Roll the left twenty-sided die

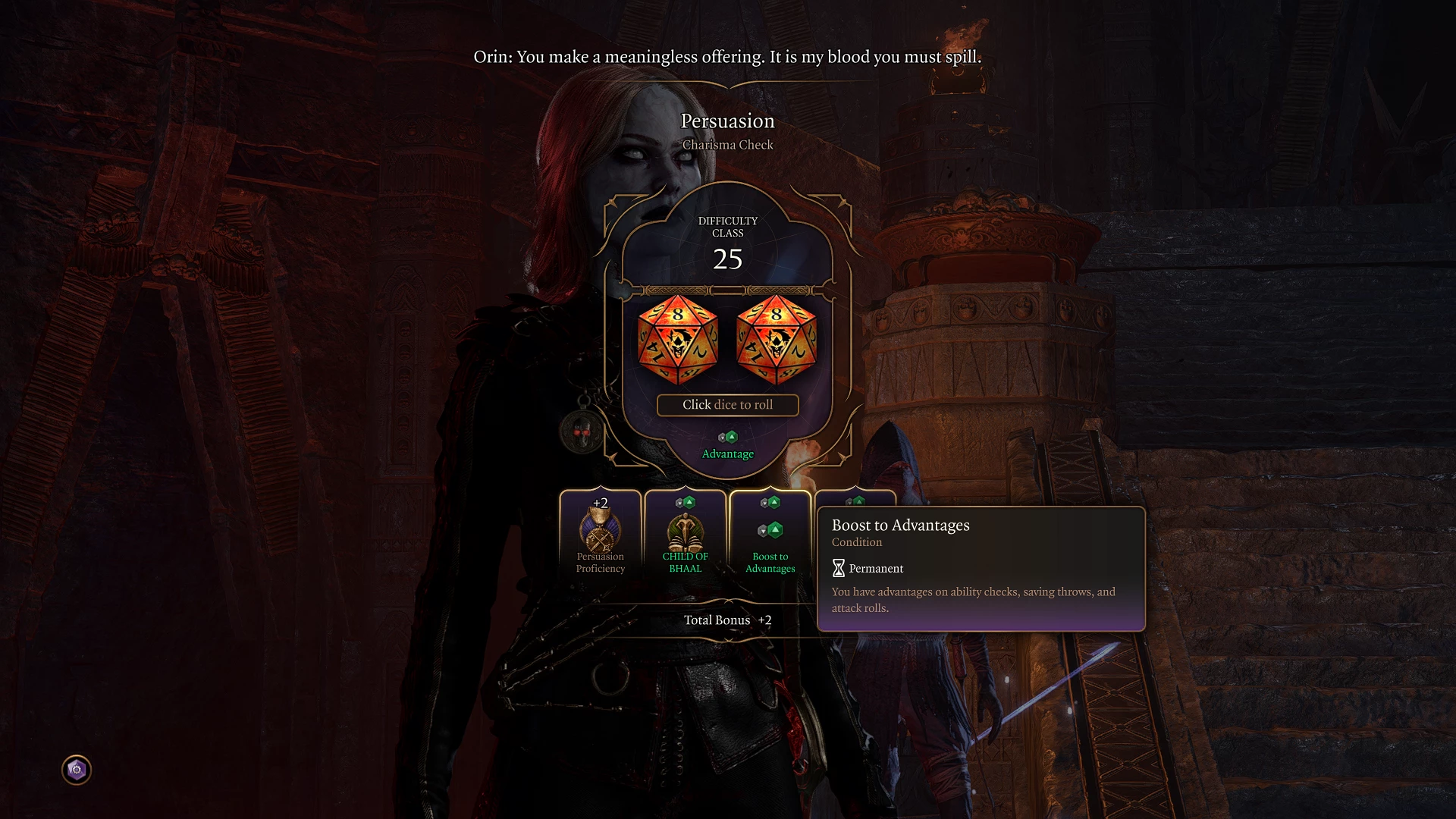(x=678, y=340)
